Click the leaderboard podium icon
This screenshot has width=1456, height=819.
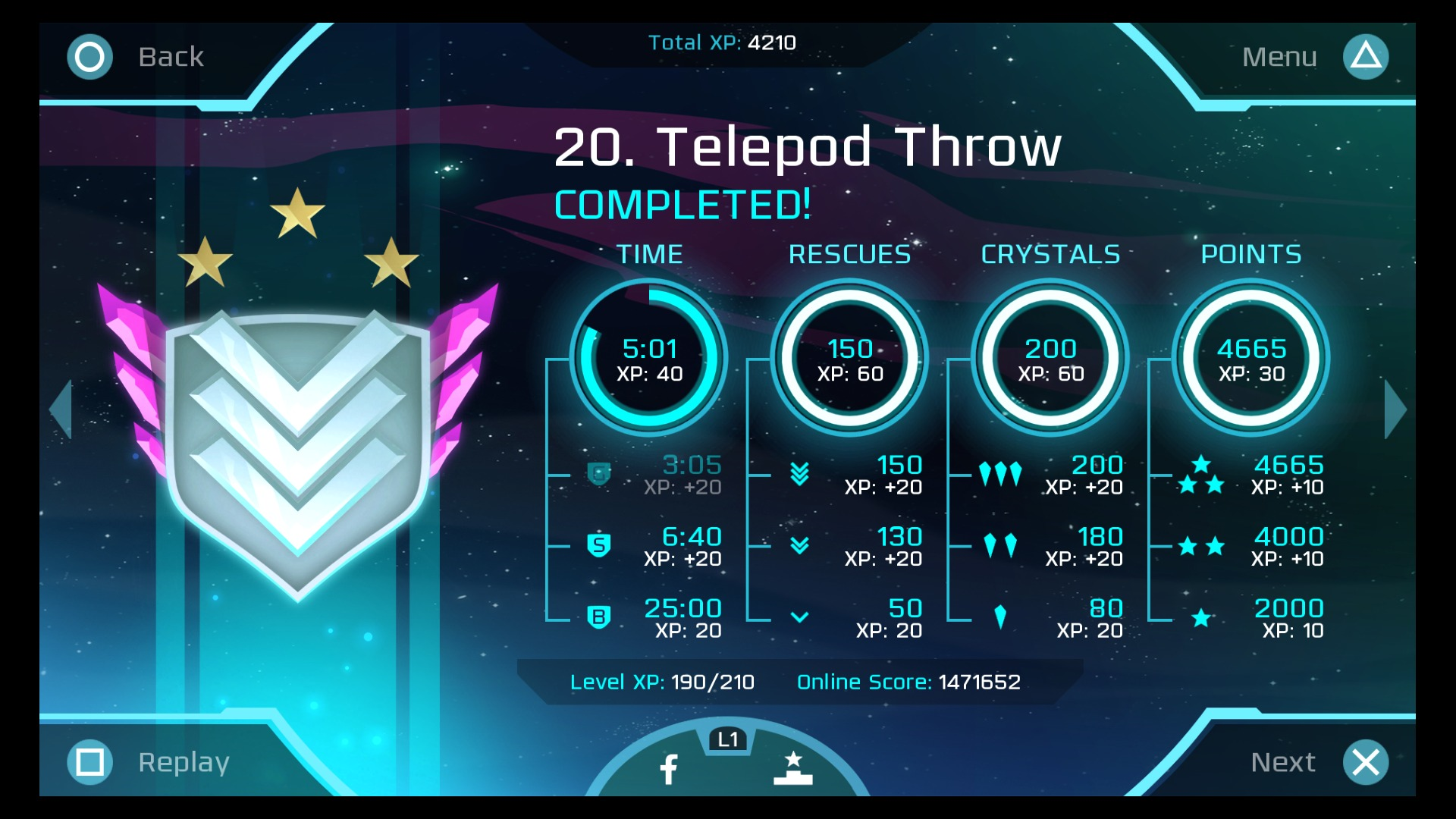coord(793,768)
